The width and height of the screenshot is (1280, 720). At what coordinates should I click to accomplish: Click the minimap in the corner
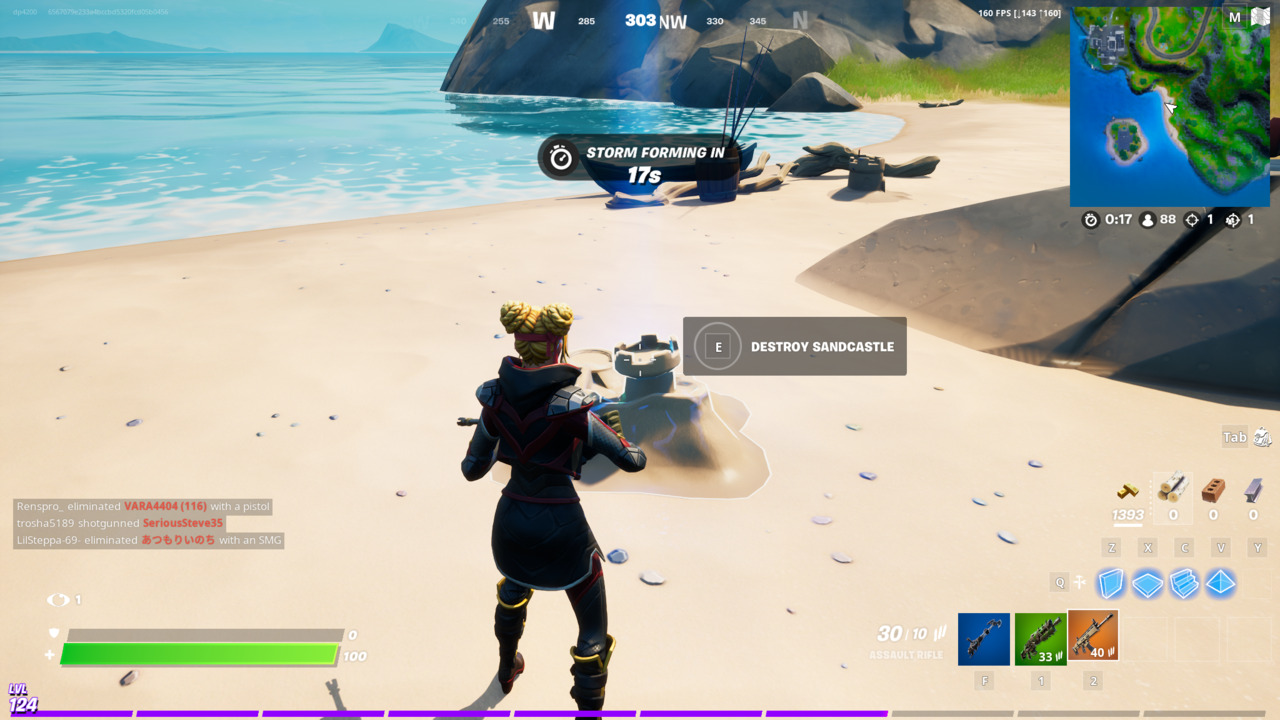click(x=1168, y=105)
